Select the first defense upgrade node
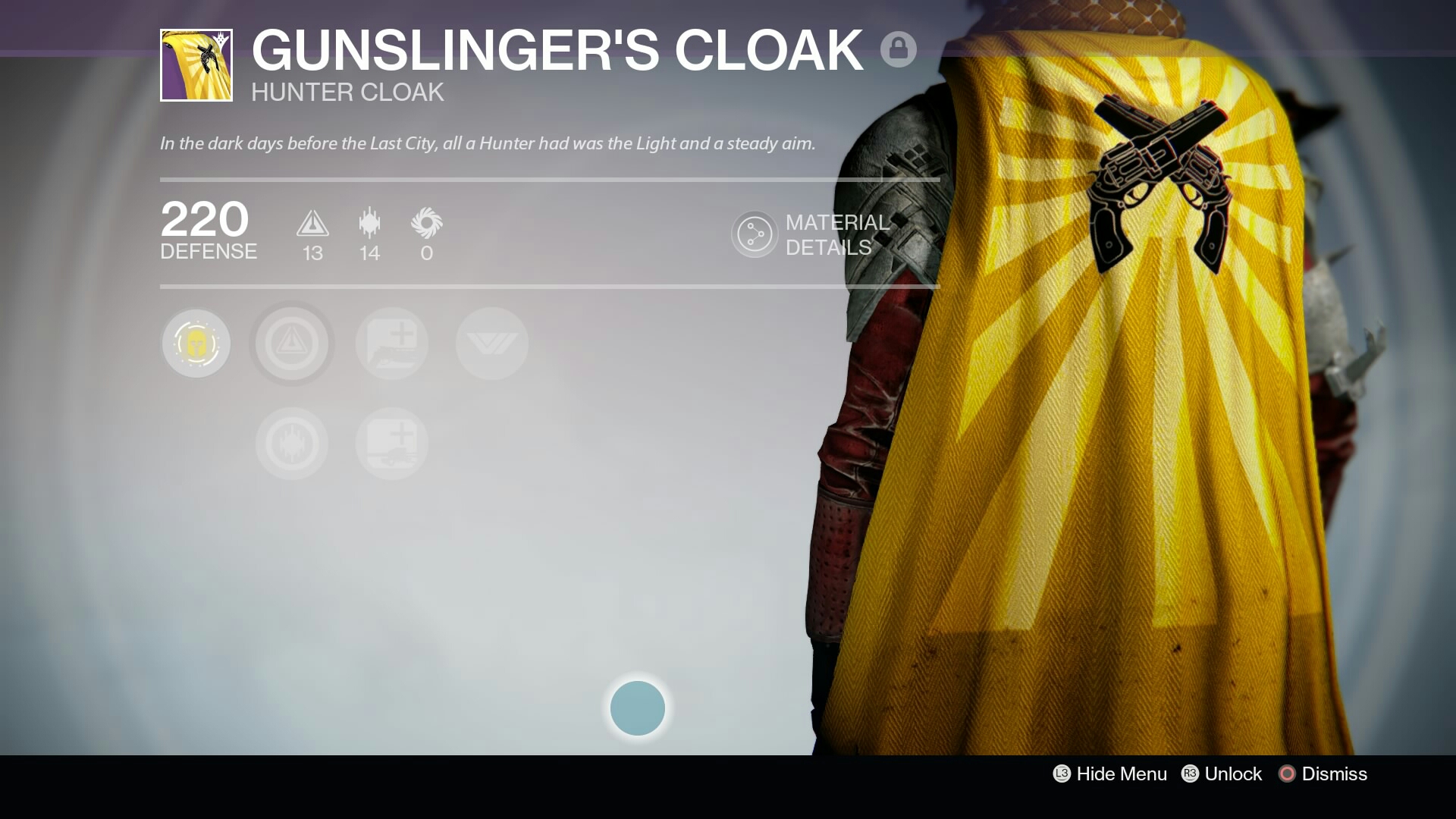The image size is (1456, 819). [391, 344]
